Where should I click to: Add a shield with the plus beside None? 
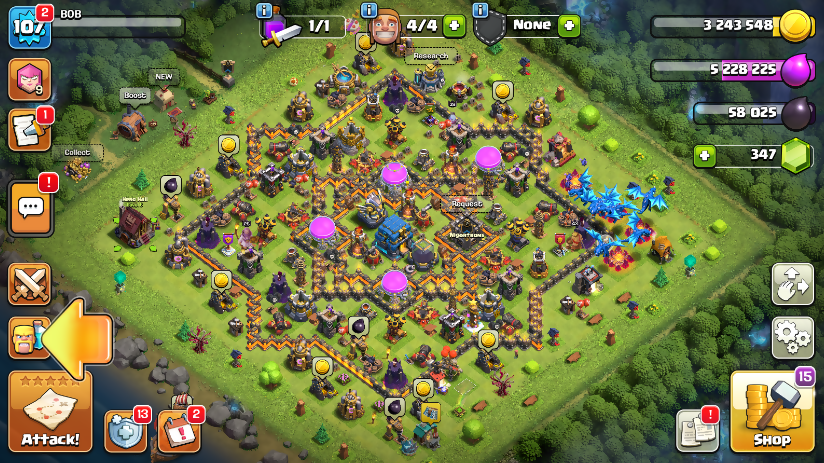pyautogui.click(x=569, y=26)
